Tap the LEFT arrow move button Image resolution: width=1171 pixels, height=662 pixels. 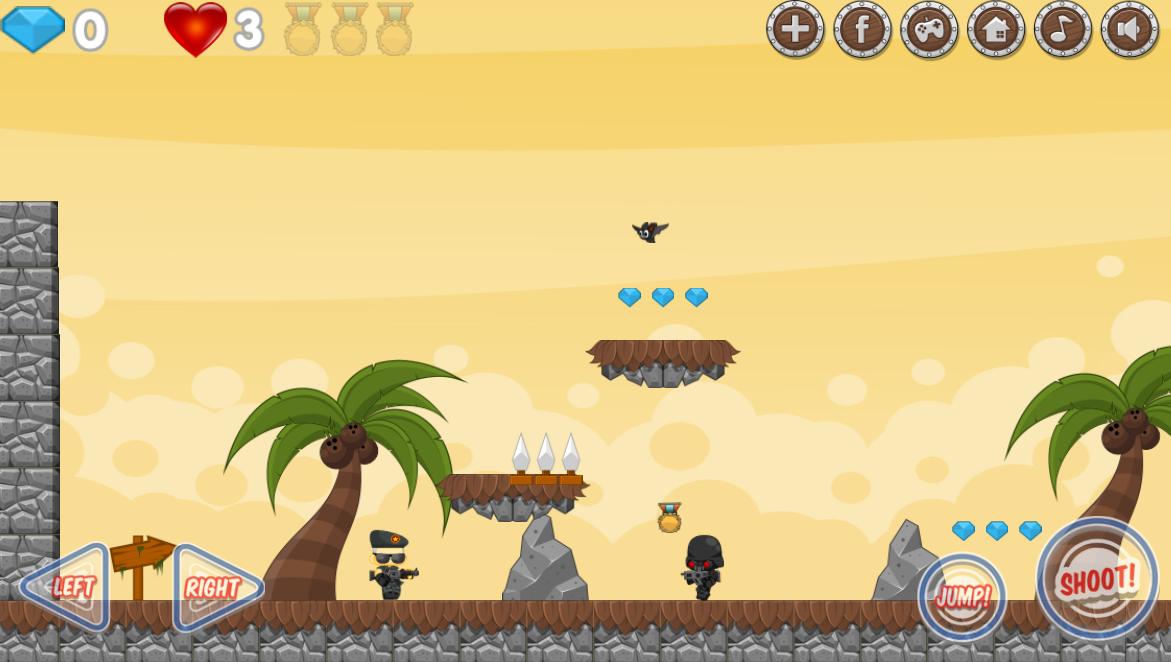tap(66, 587)
